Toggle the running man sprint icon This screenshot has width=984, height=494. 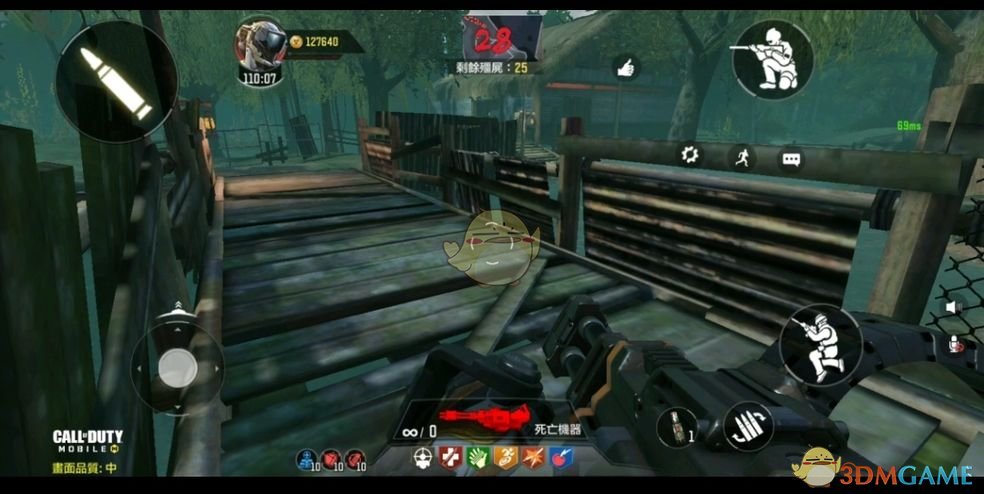pos(741,157)
